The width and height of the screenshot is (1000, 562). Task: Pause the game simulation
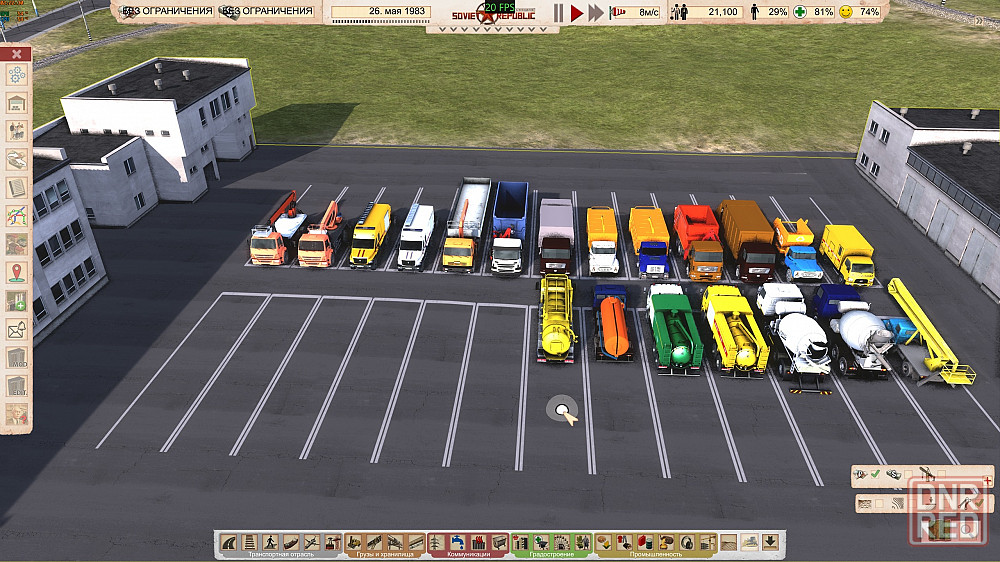[559, 12]
